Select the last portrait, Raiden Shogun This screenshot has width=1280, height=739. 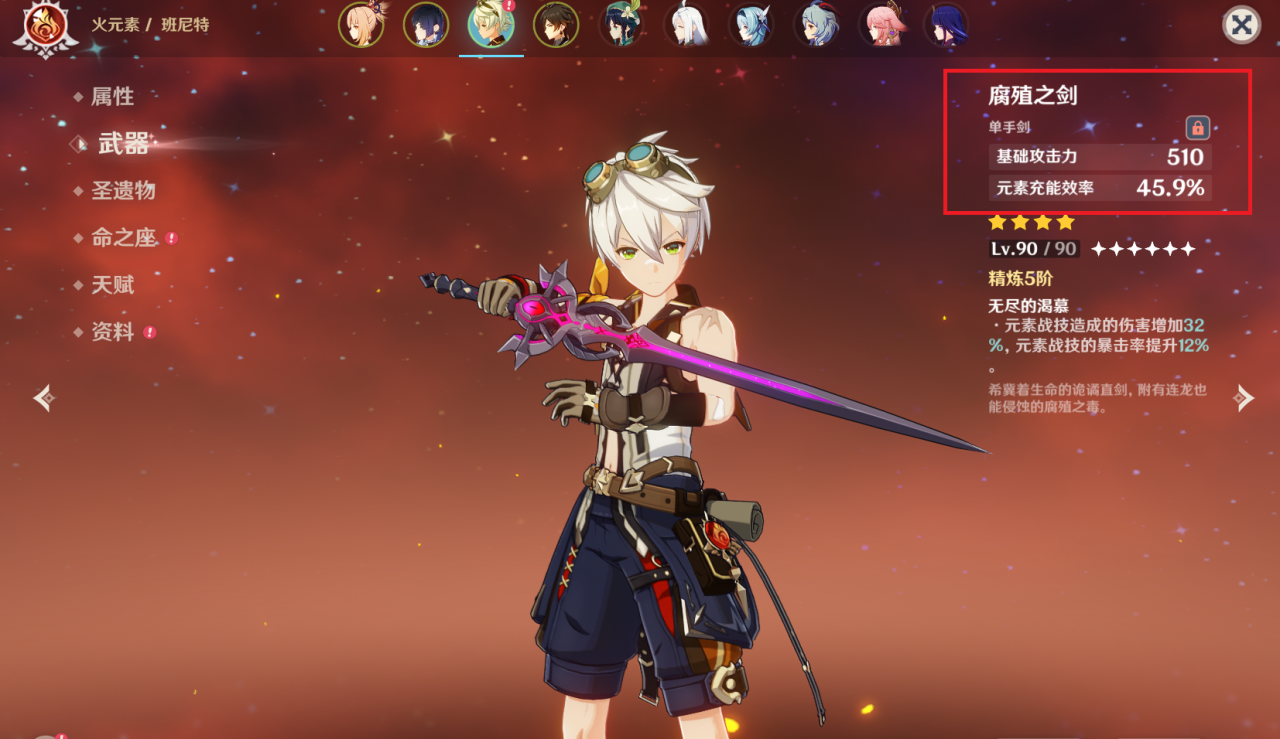[945, 25]
